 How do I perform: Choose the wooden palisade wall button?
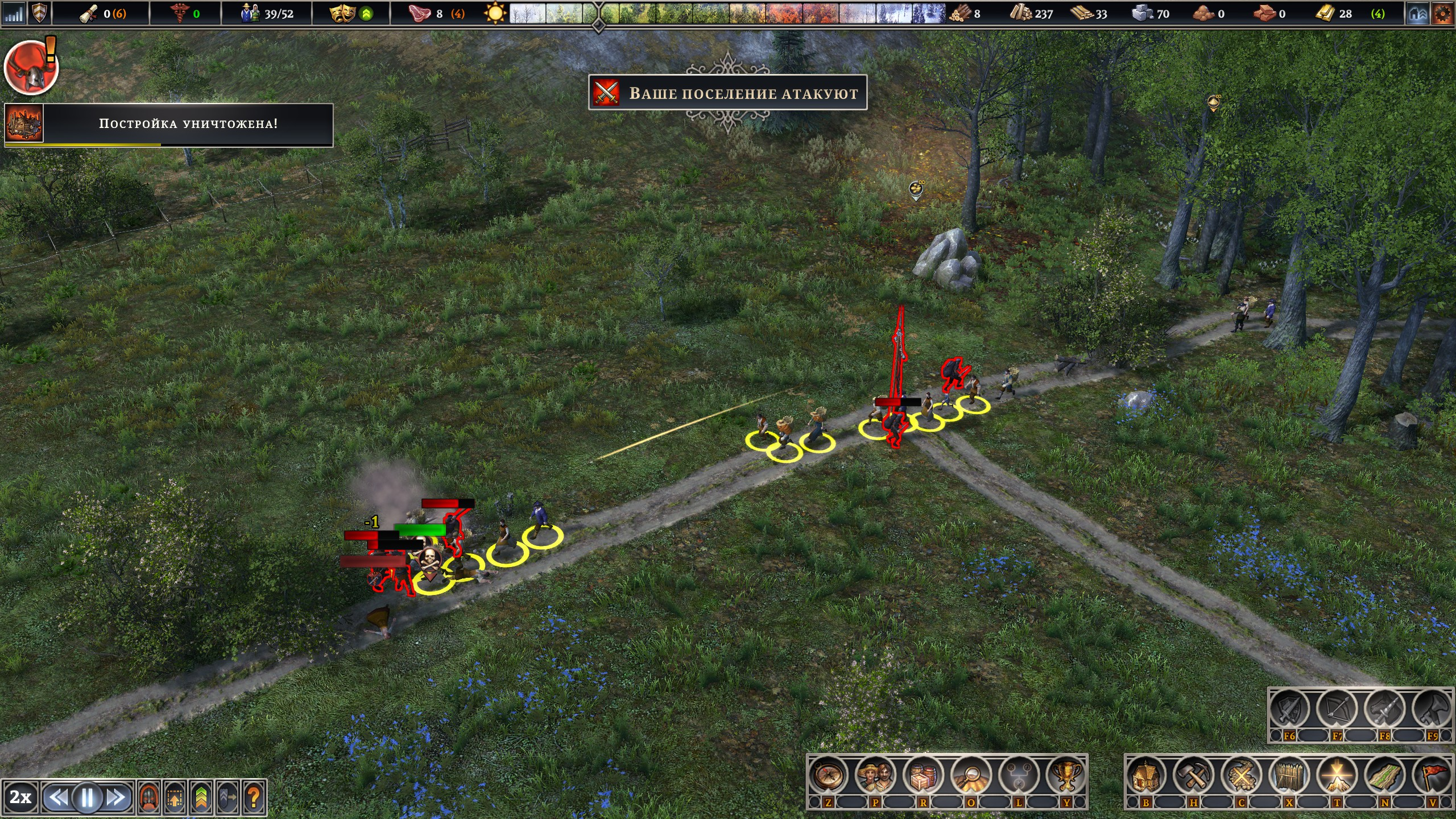pyautogui.click(x=1289, y=776)
